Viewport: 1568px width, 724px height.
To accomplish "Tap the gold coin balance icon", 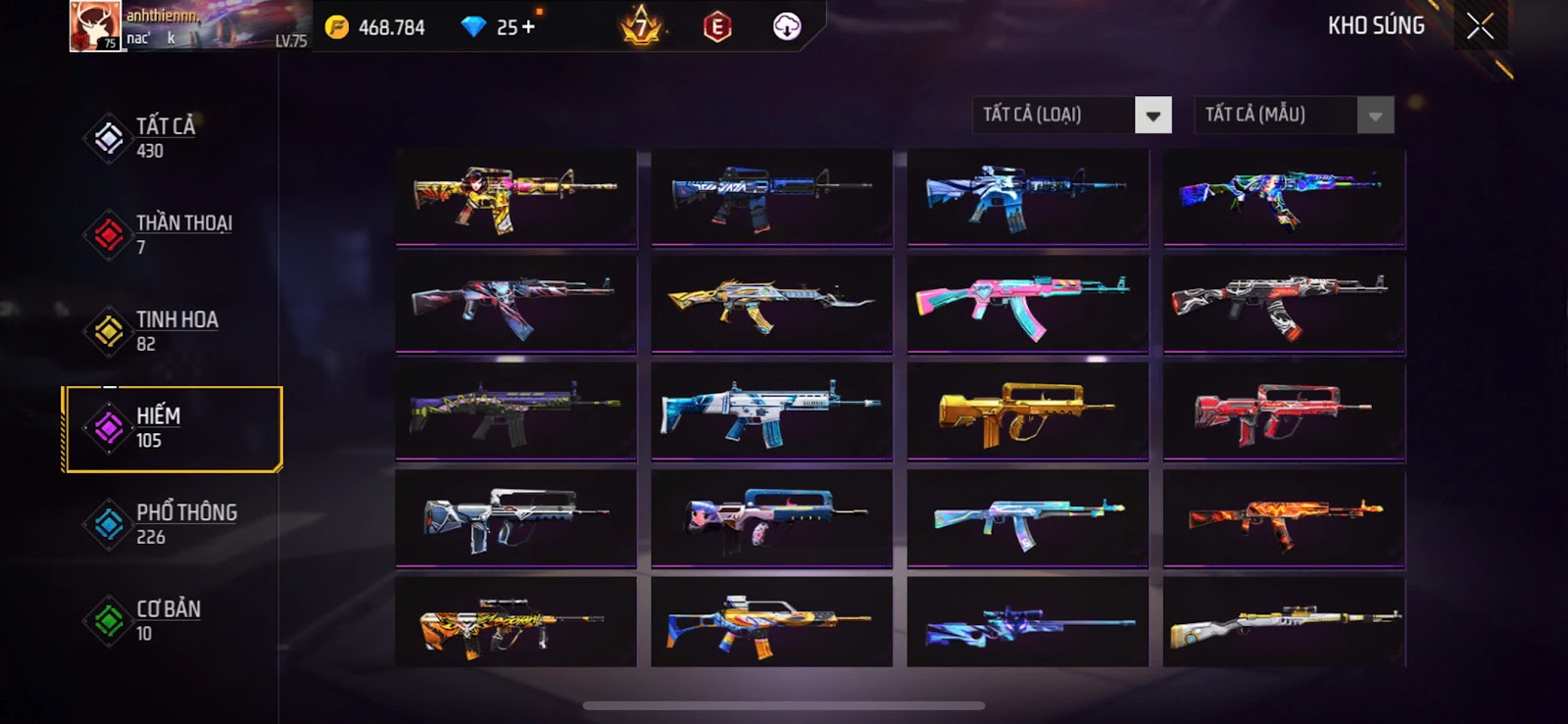I will 337,27.
